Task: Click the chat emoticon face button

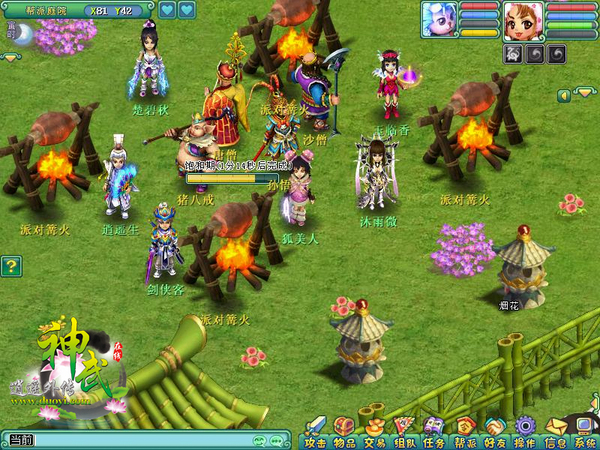Action: [x=261, y=440]
